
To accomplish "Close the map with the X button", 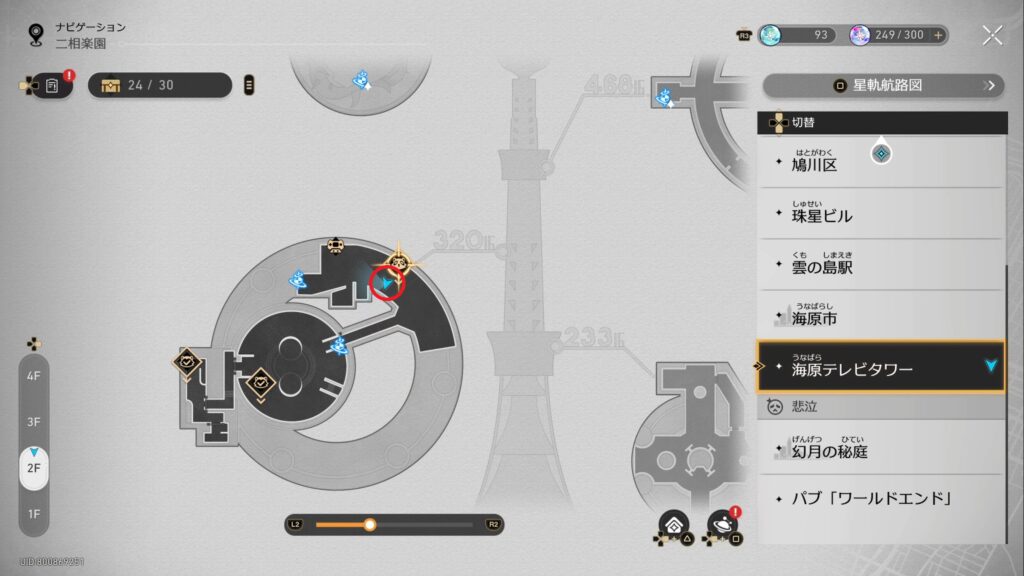I will pyautogui.click(x=992, y=36).
